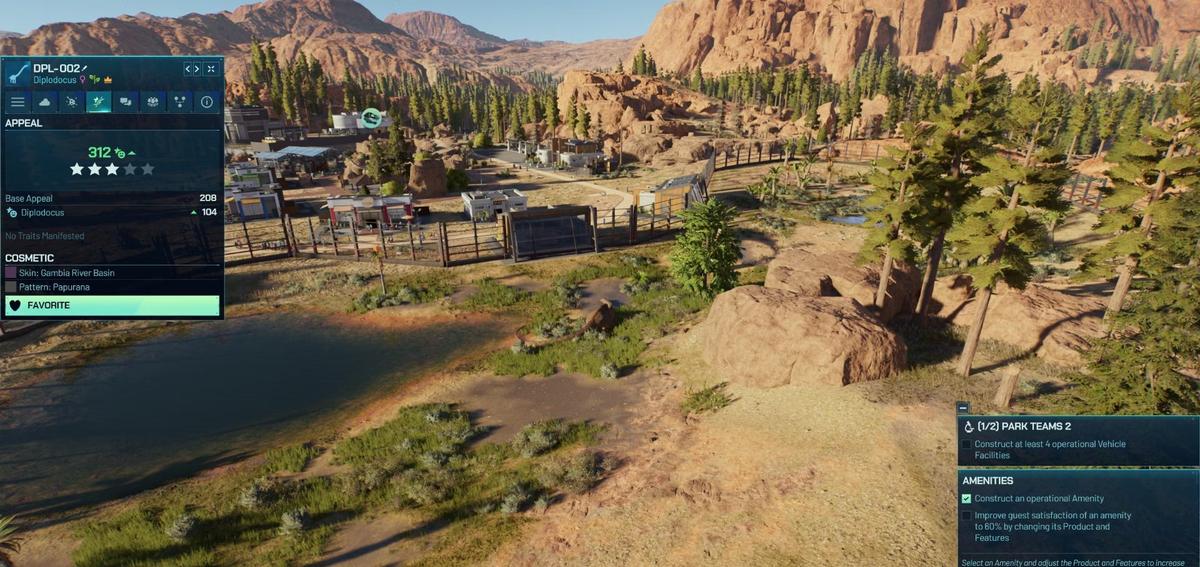Open the info circle tab
Screen dimensions: 1200x567
[x=206, y=102]
